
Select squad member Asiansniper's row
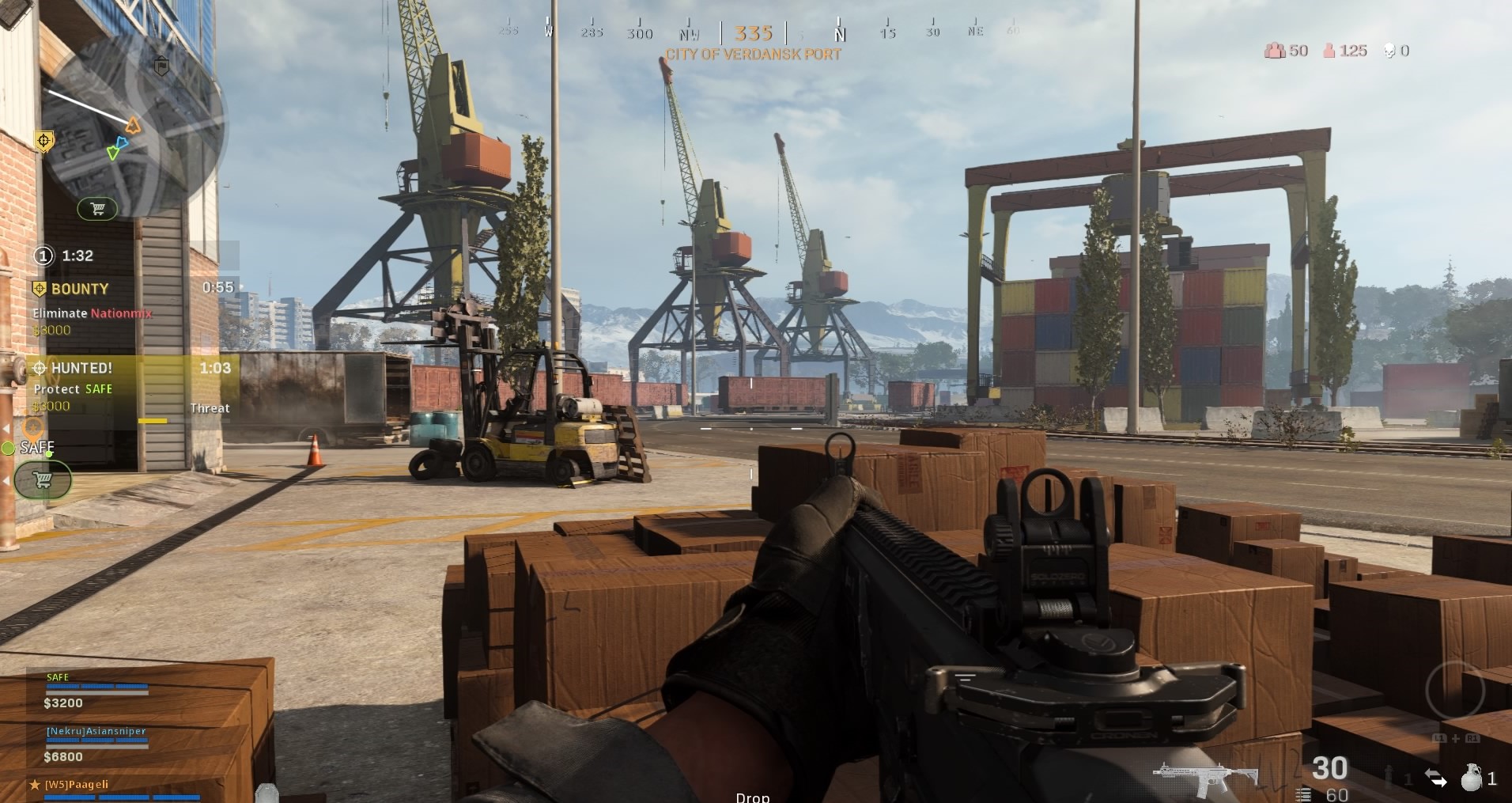96,744
